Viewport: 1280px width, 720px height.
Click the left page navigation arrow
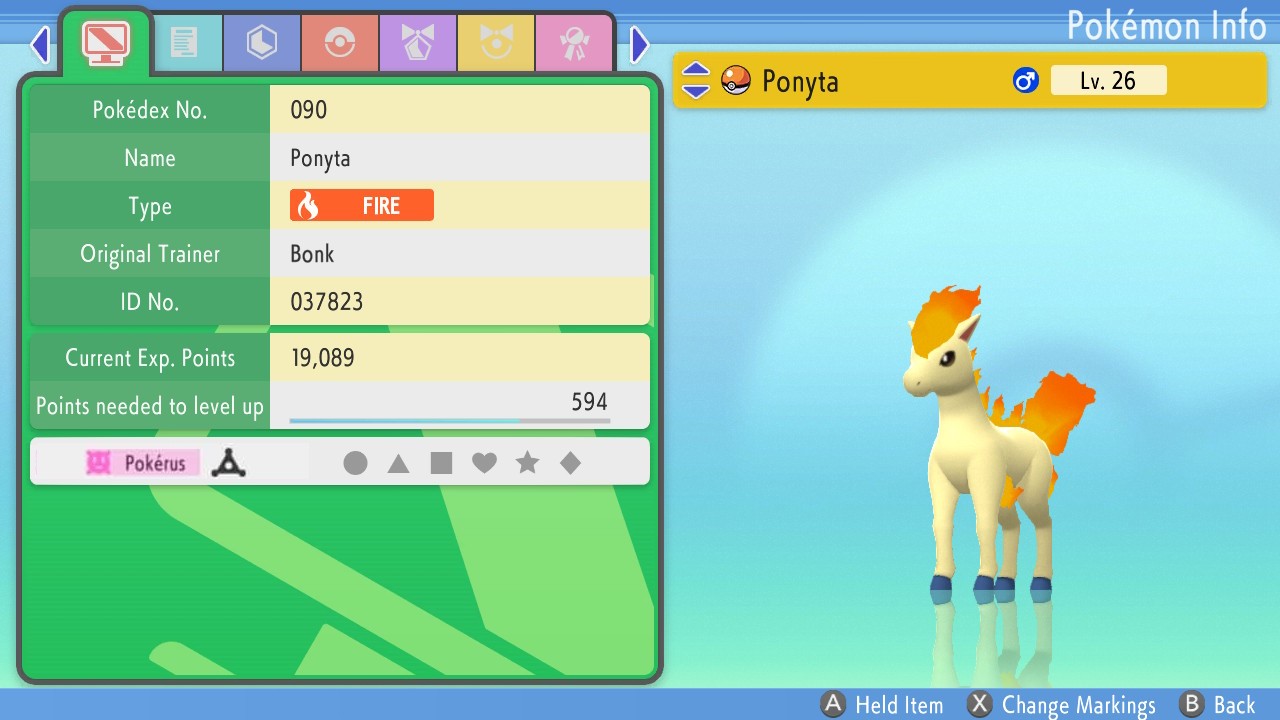(x=38, y=44)
